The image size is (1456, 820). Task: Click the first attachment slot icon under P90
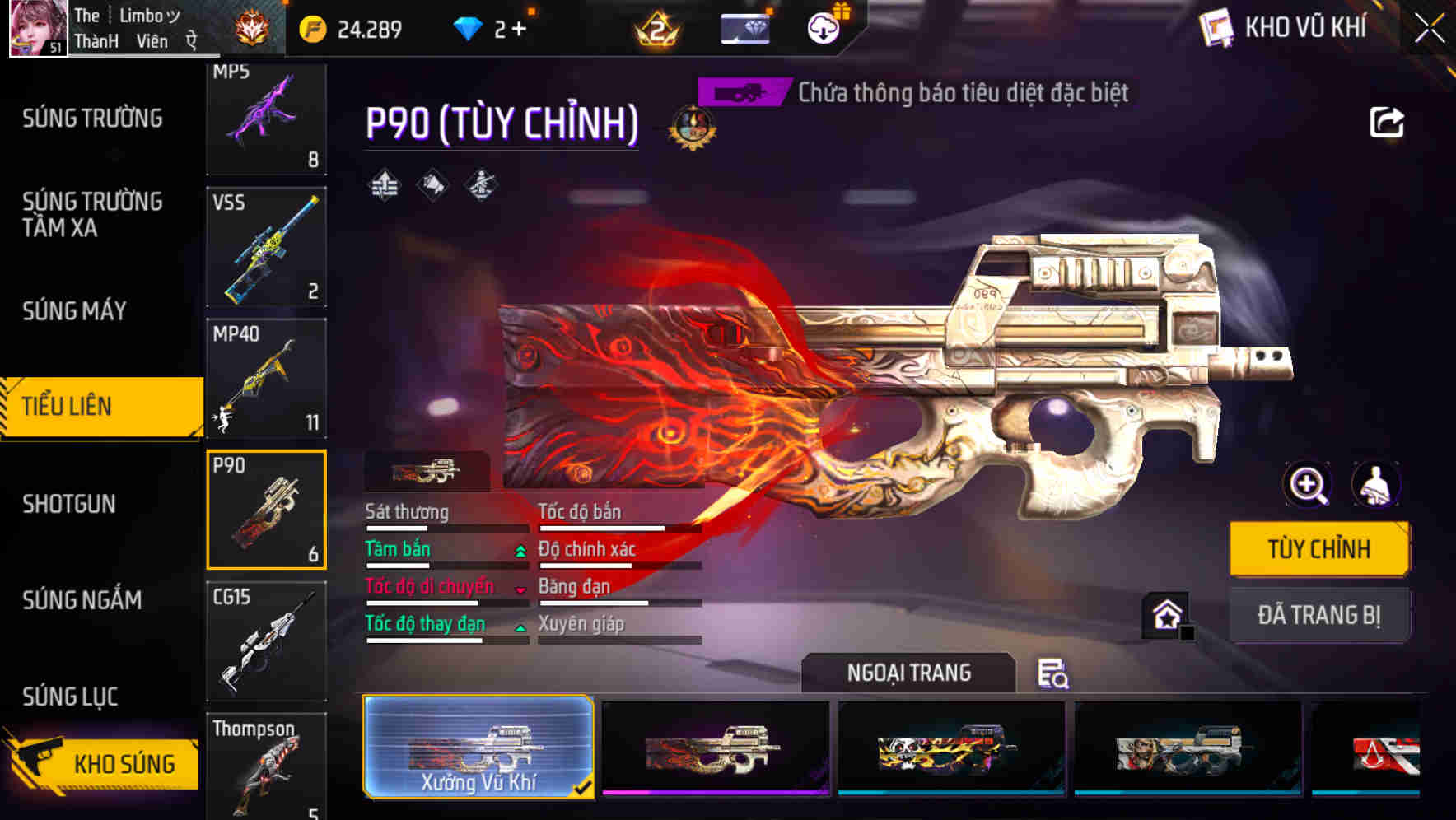(383, 185)
